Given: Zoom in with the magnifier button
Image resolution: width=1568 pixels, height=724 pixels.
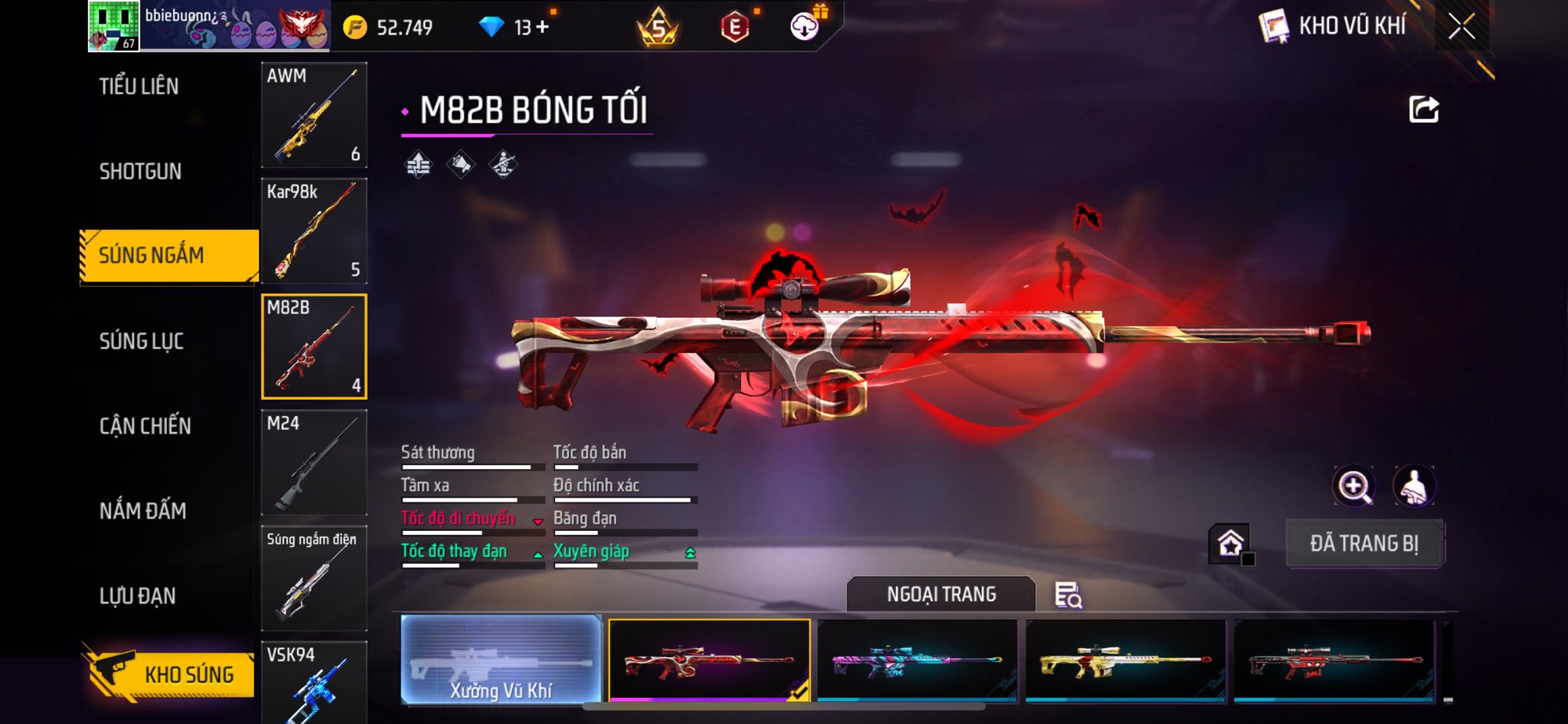Looking at the screenshot, I should point(1354,486).
